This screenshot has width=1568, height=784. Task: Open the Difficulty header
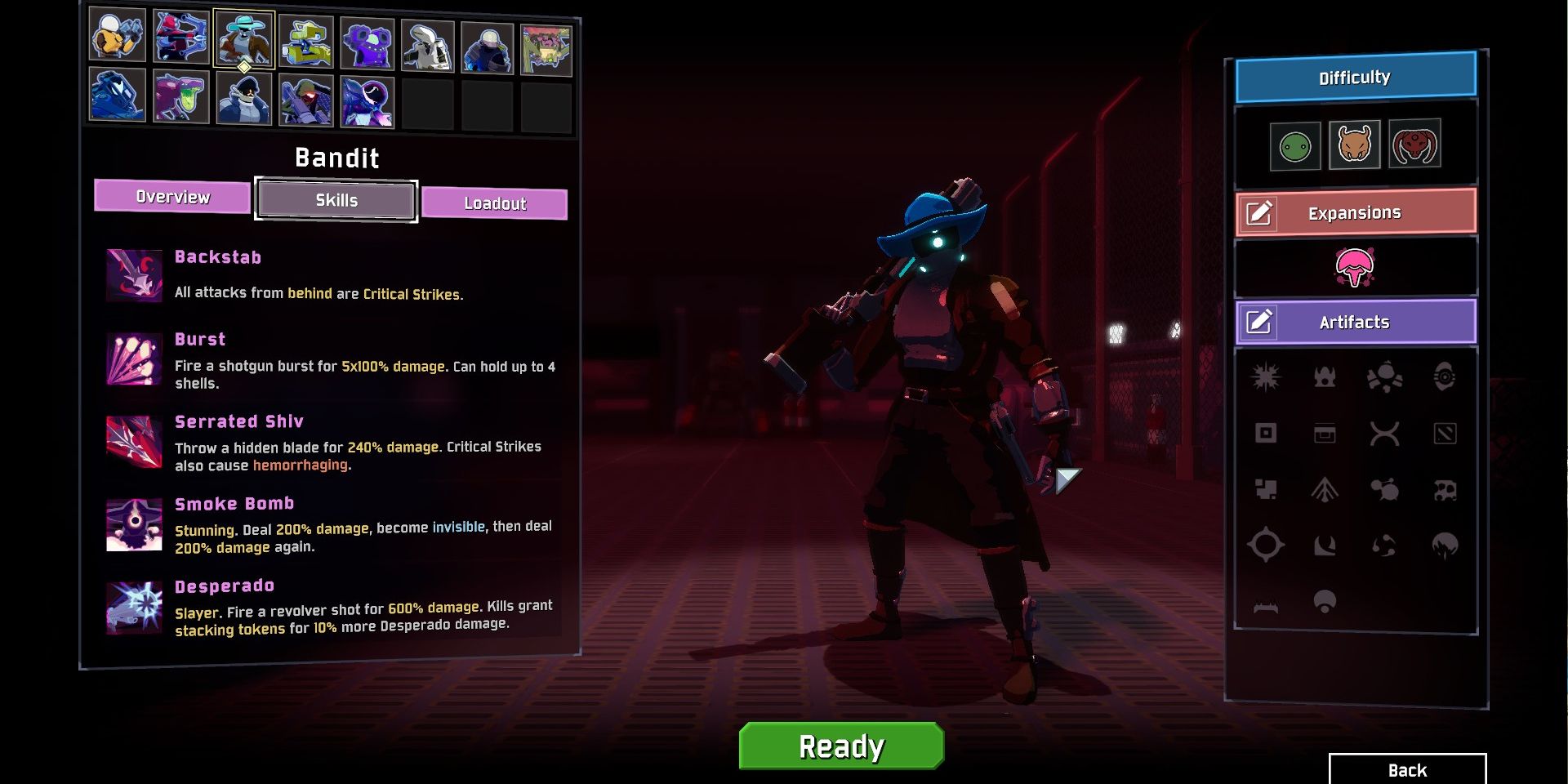pyautogui.click(x=1355, y=78)
